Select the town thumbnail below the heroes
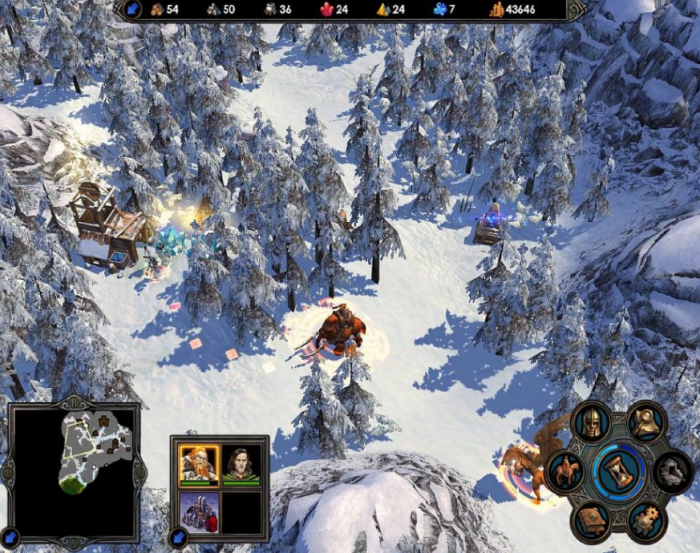Image resolution: width=700 pixels, height=553 pixels. pos(200,510)
